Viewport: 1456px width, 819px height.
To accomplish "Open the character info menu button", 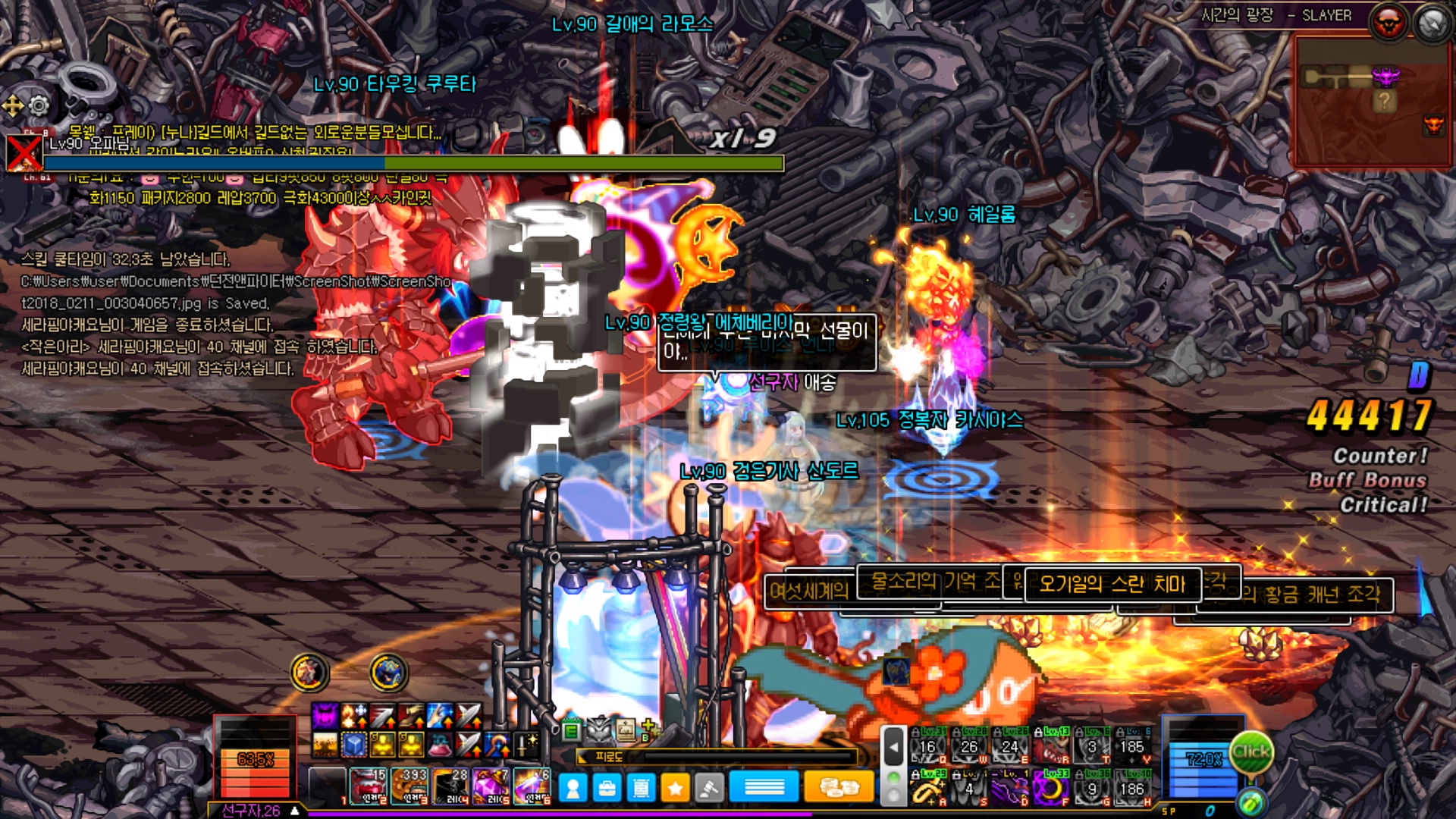I will 573,789.
